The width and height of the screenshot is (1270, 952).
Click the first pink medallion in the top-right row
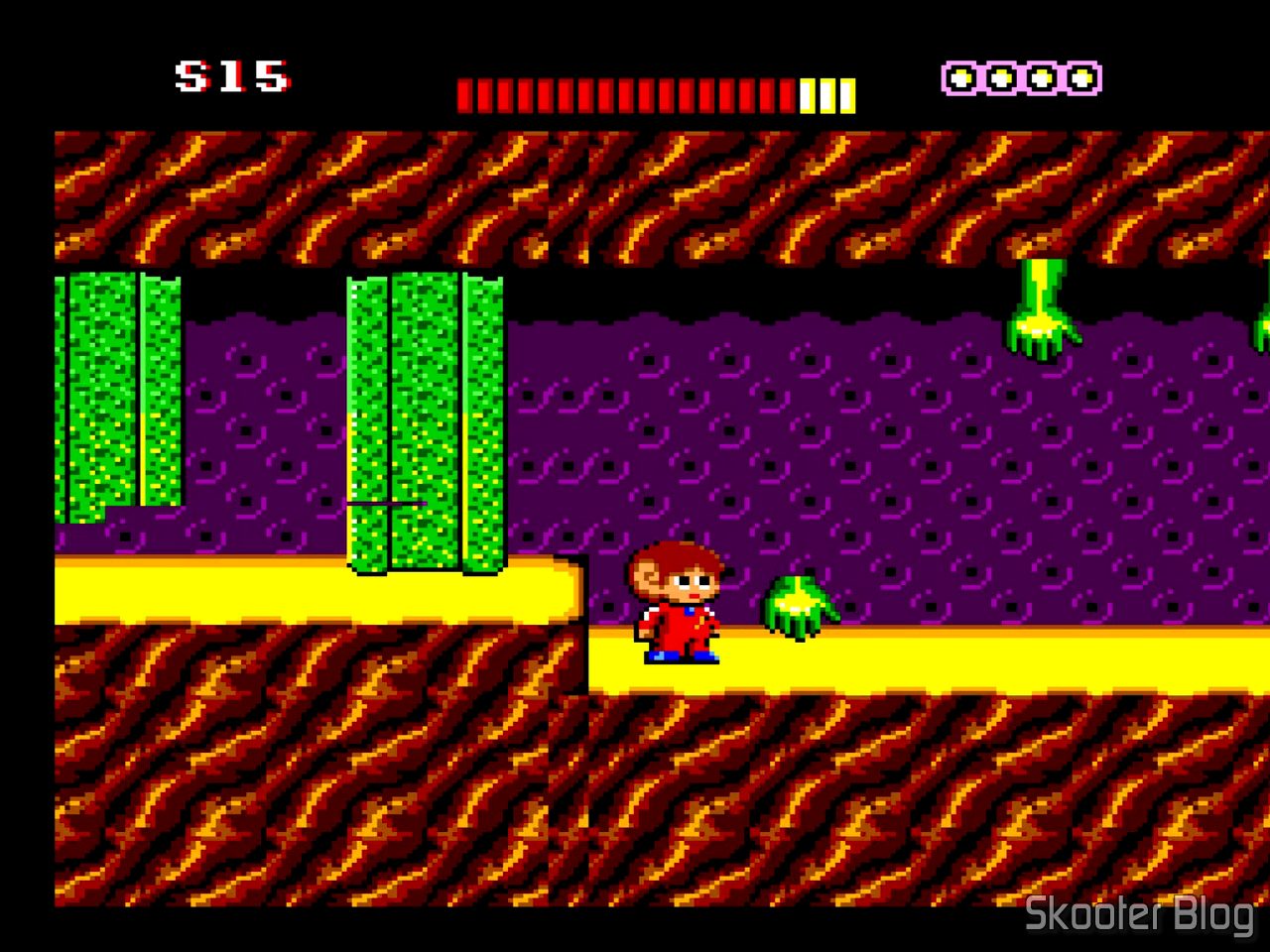pyautogui.click(x=961, y=76)
